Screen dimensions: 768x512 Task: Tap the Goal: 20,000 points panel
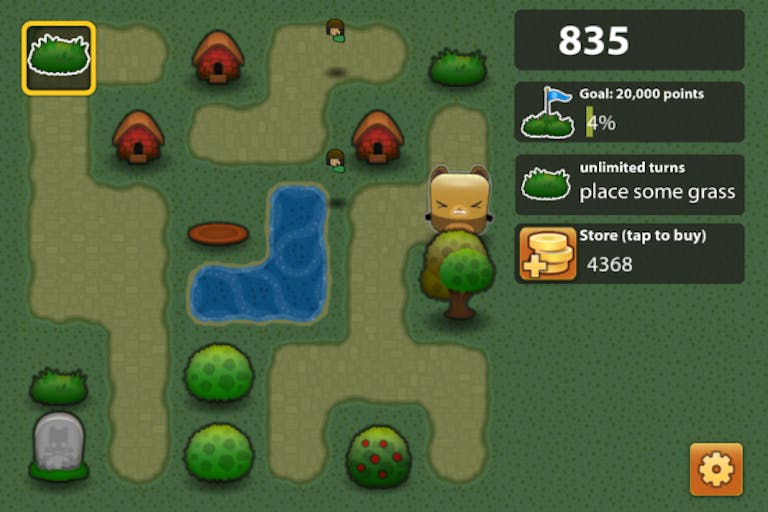tap(629, 112)
